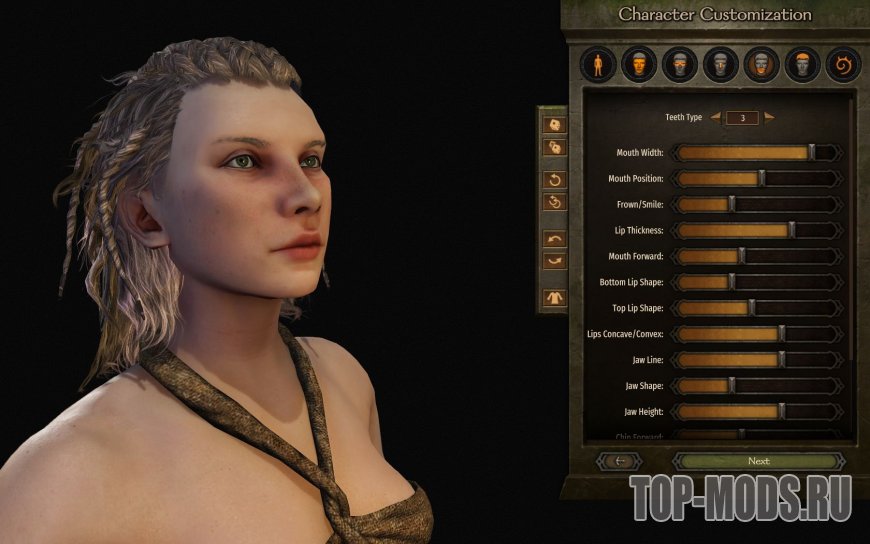Go back with the left arrow button
The height and width of the screenshot is (544, 870).
(x=619, y=461)
